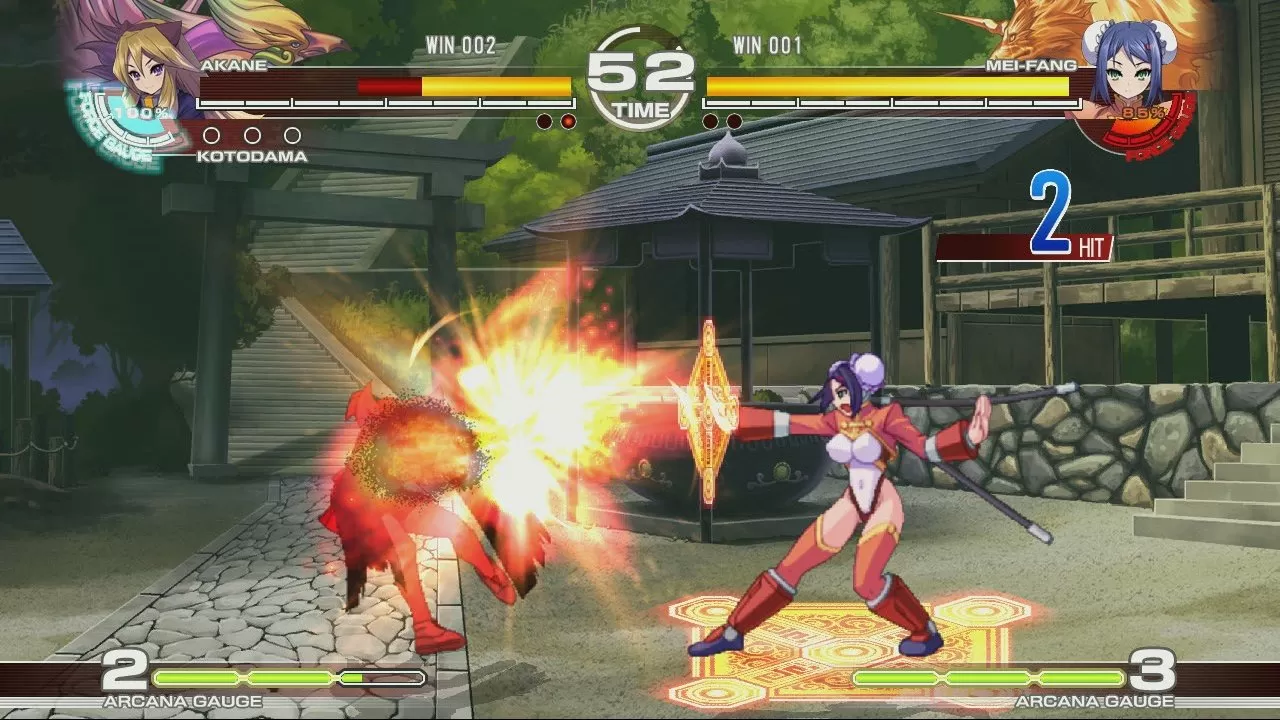Toggle the first Kotodama orb
Viewport: 1280px width, 720px height.
pos(213,136)
